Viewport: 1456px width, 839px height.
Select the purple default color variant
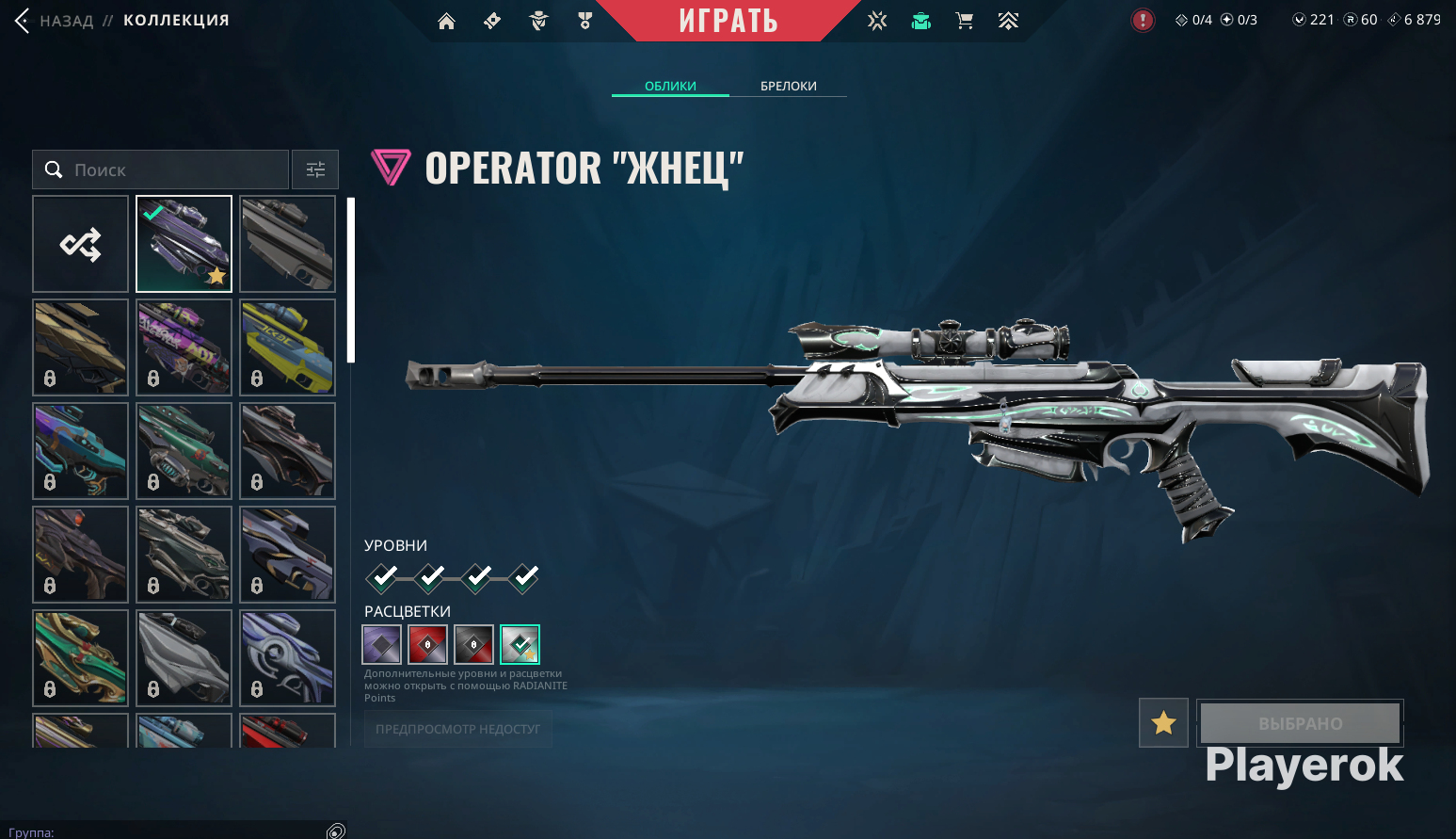[x=382, y=644]
